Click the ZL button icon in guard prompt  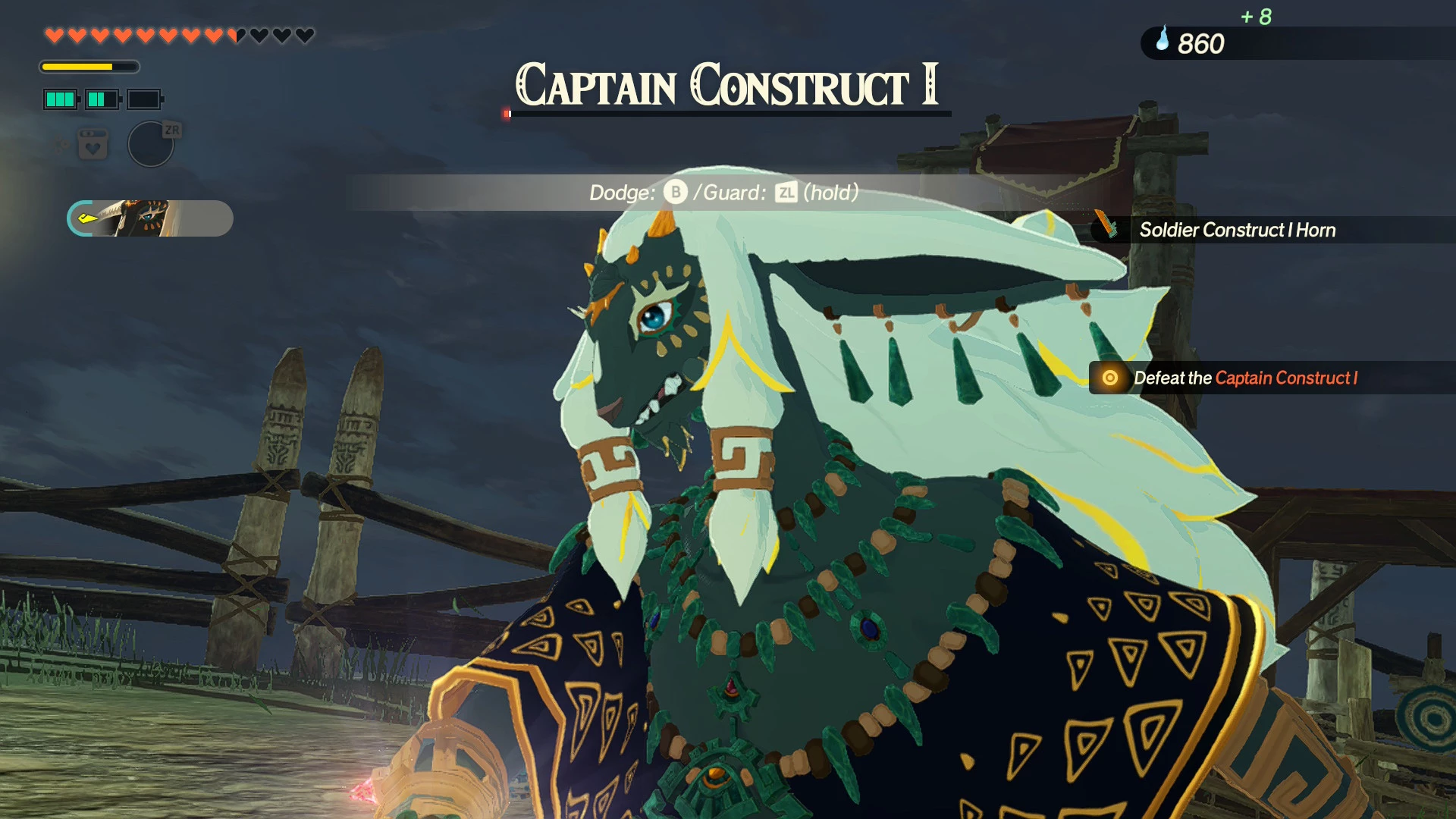point(786,193)
